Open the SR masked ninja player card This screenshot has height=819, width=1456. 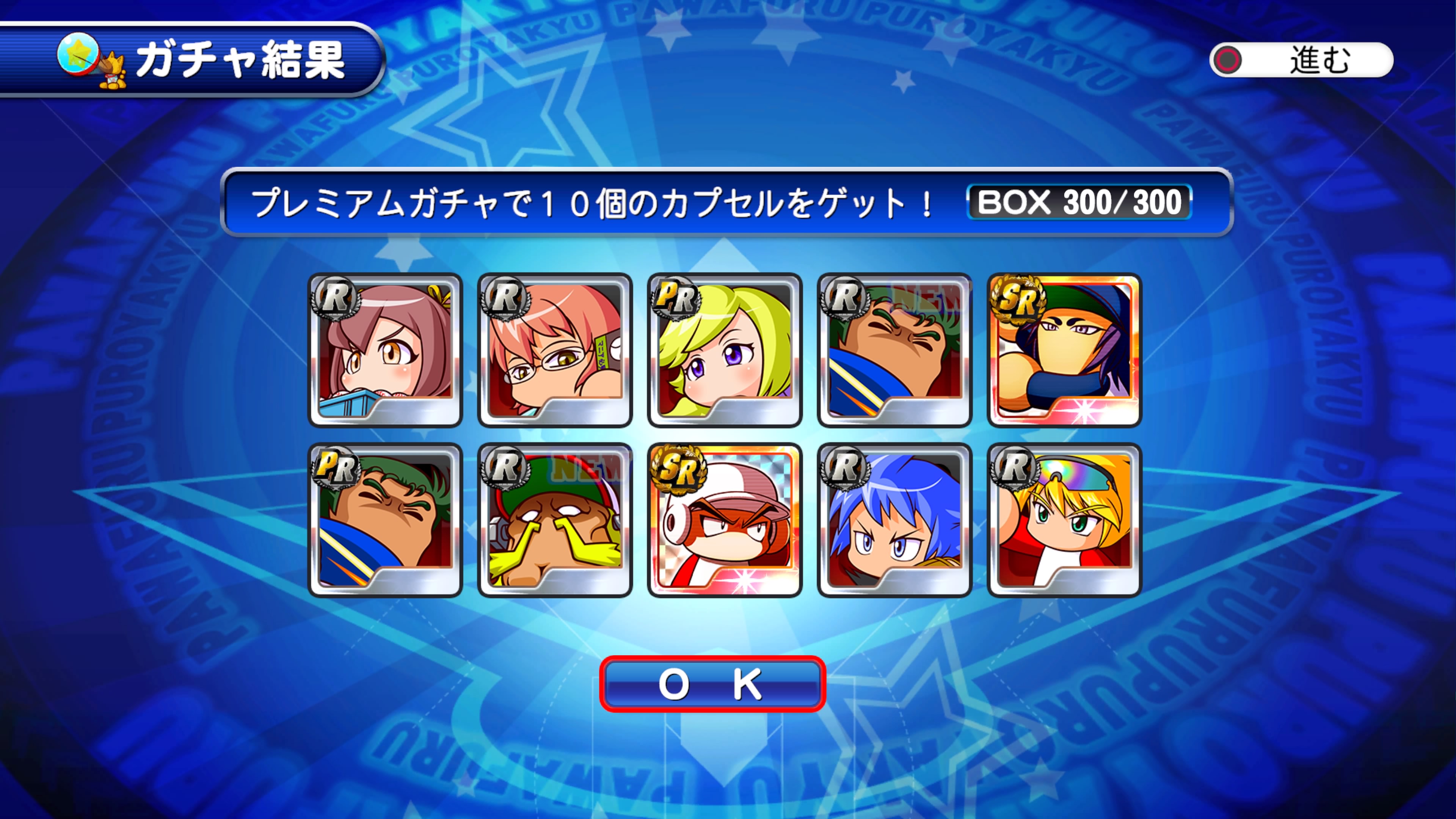click(x=1064, y=350)
